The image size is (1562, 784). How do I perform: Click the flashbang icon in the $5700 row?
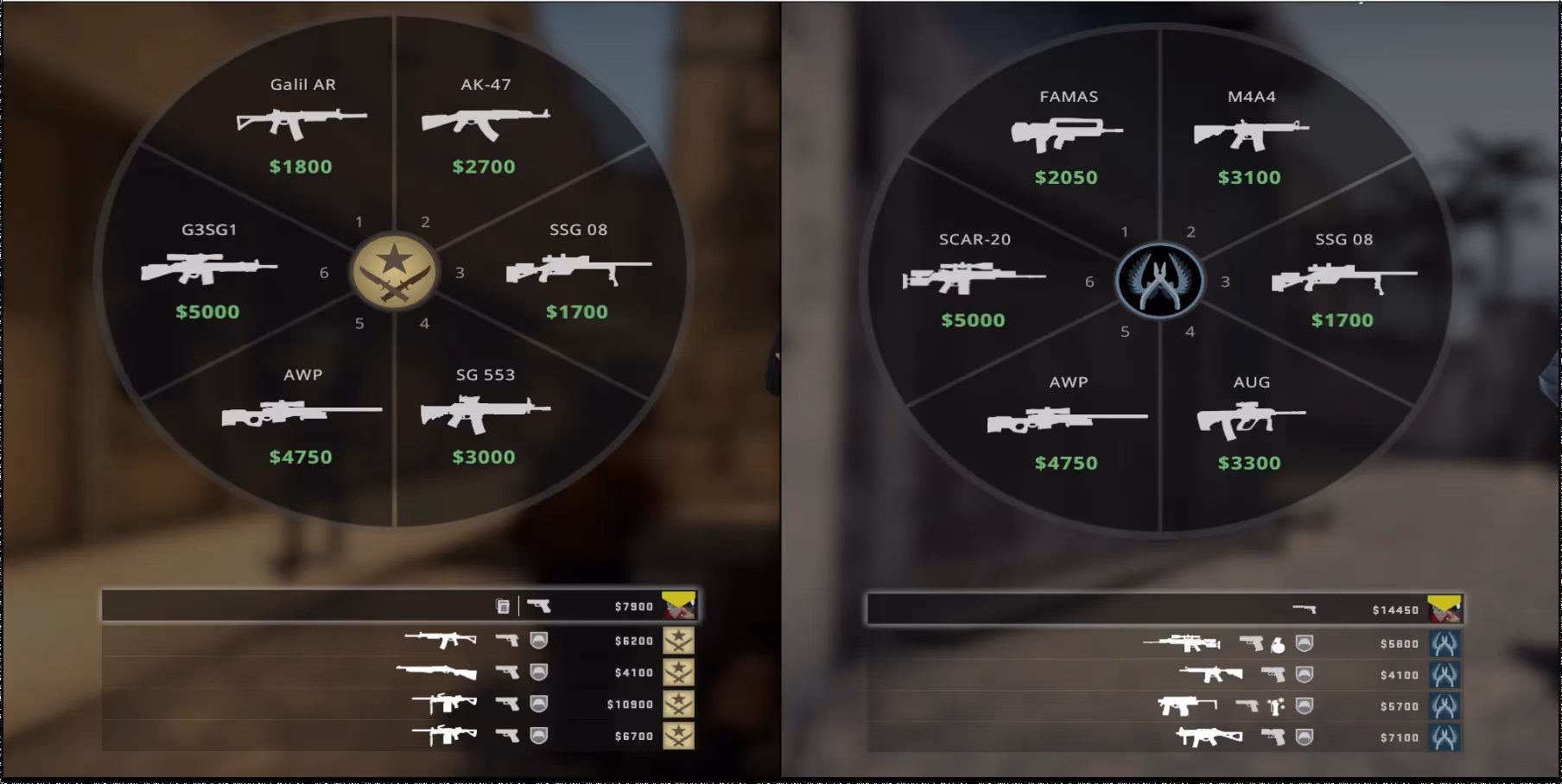click(1275, 706)
